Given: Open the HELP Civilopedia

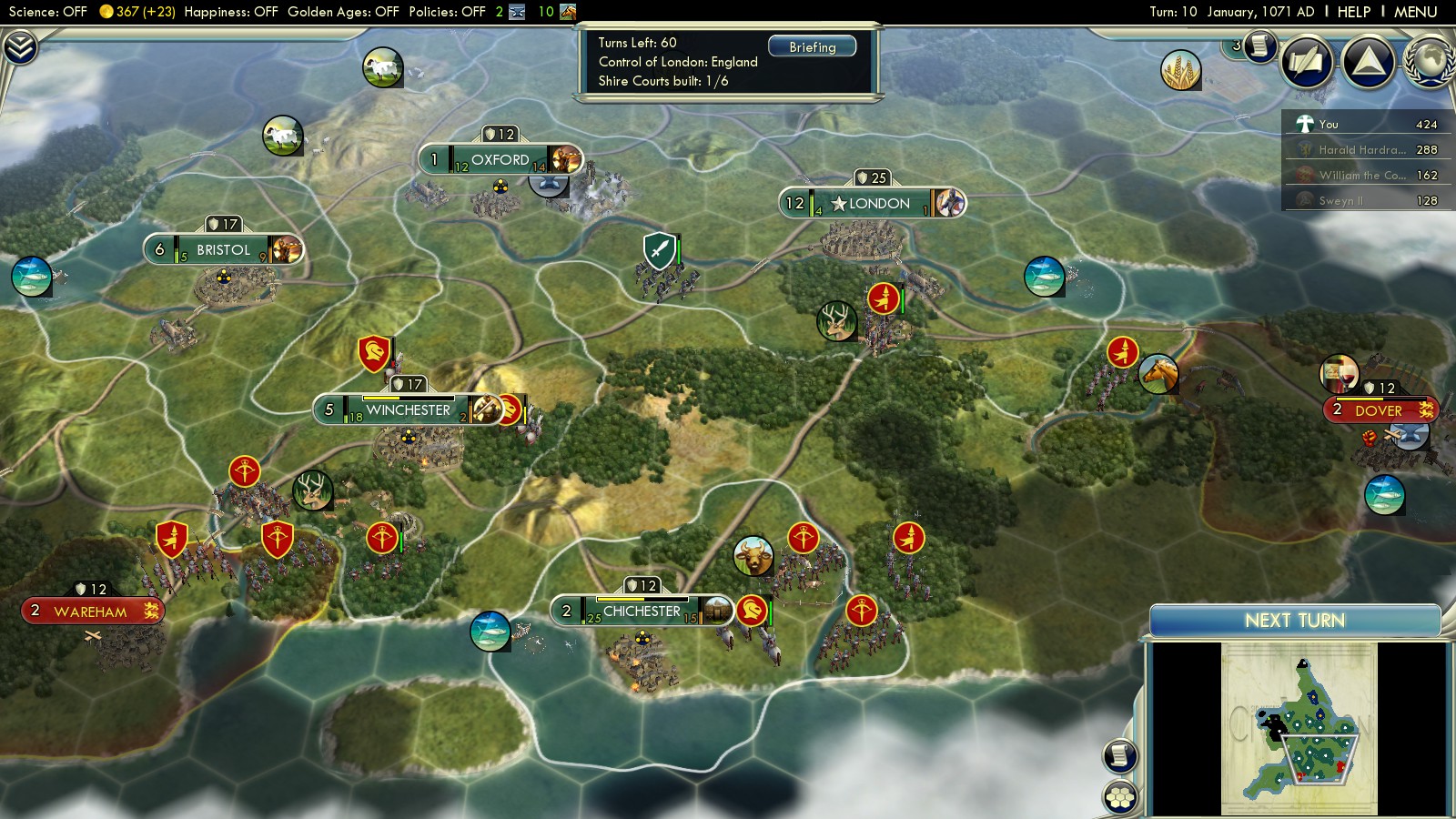Looking at the screenshot, I should (x=1353, y=12).
